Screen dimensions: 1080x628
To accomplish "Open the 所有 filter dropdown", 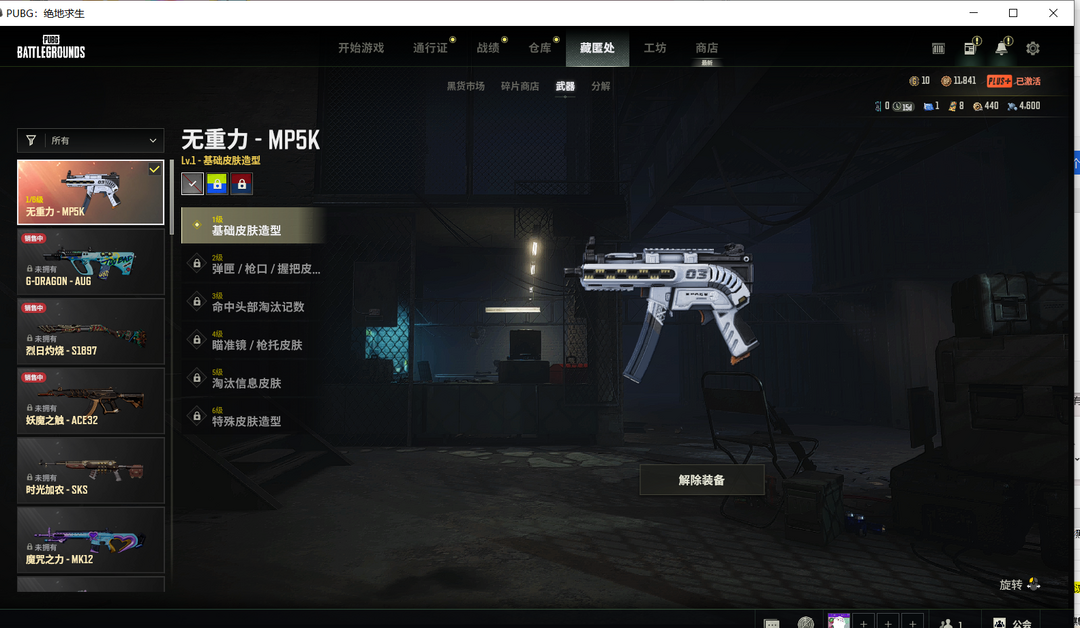I will pos(90,141).
